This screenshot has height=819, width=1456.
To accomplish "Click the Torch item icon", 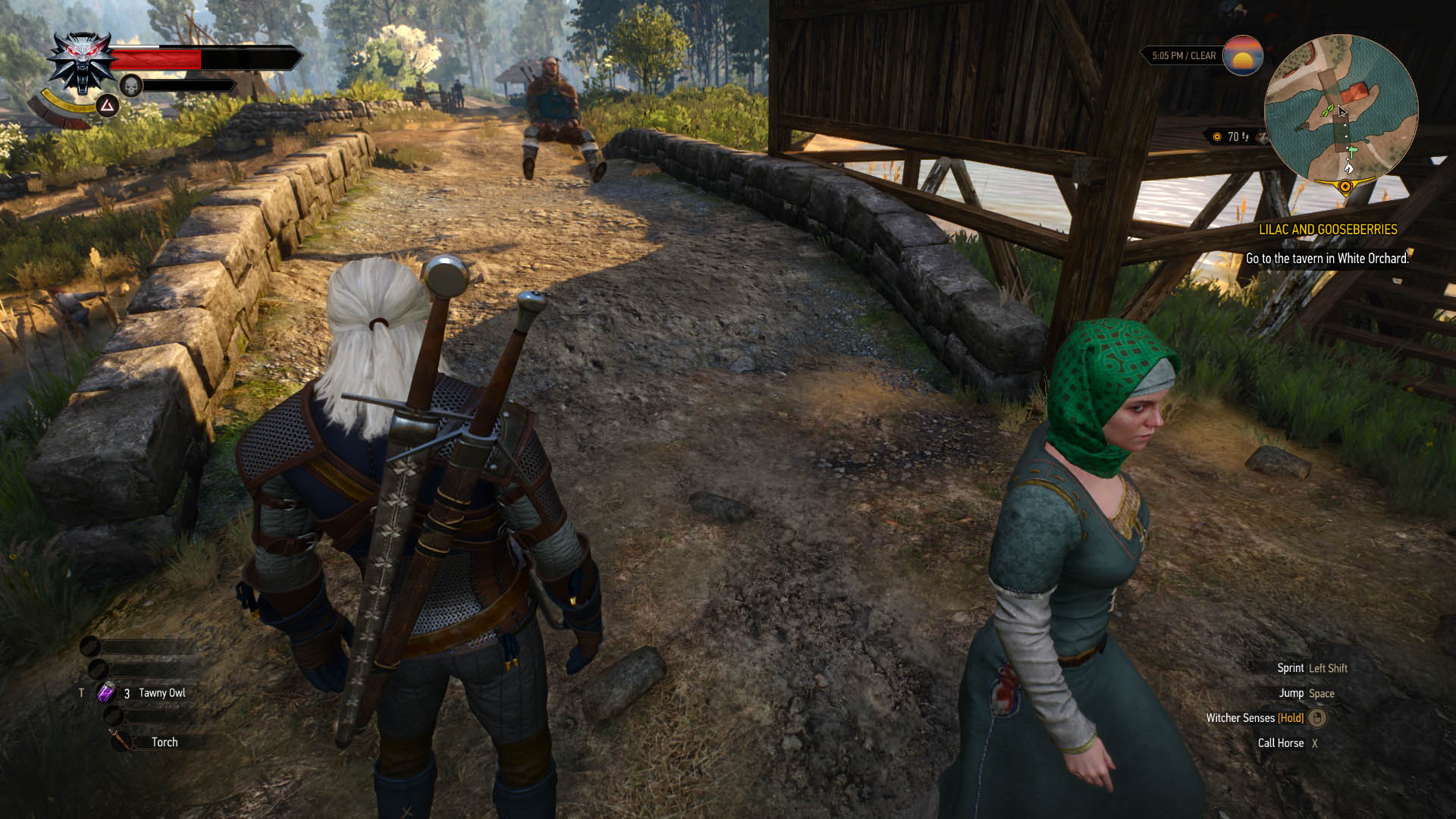I will point(118,738).
